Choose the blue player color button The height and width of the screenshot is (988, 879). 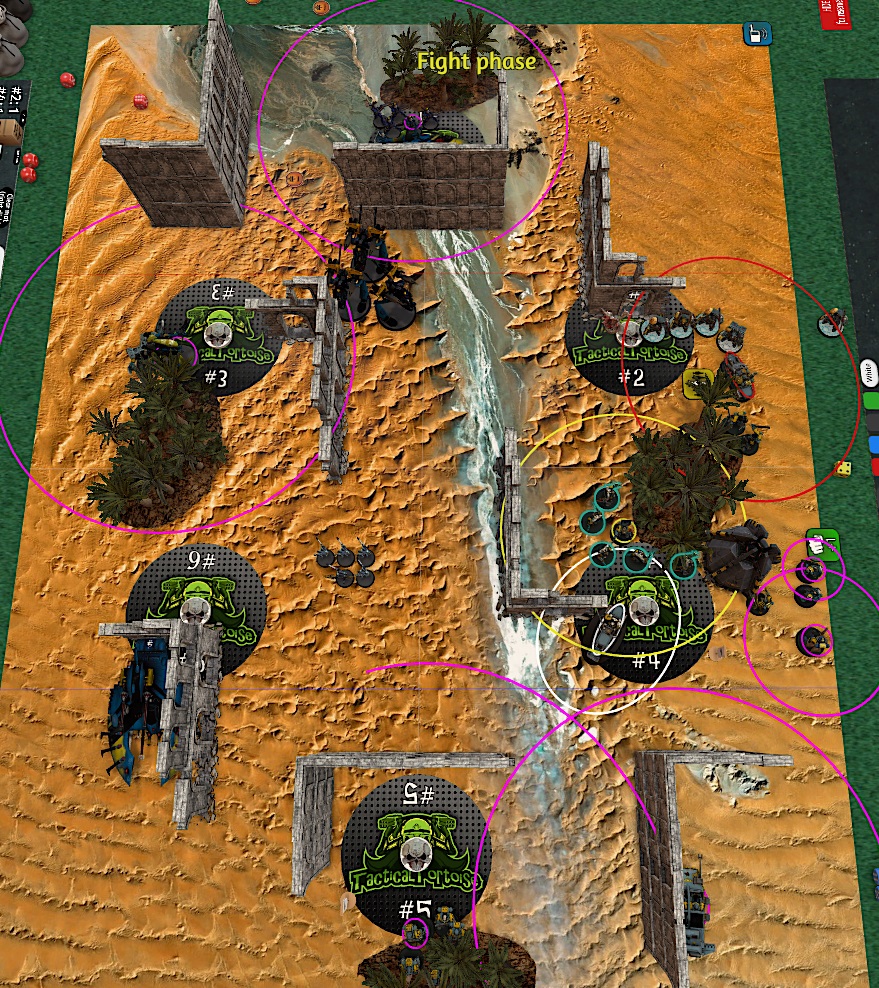point(873,444)
